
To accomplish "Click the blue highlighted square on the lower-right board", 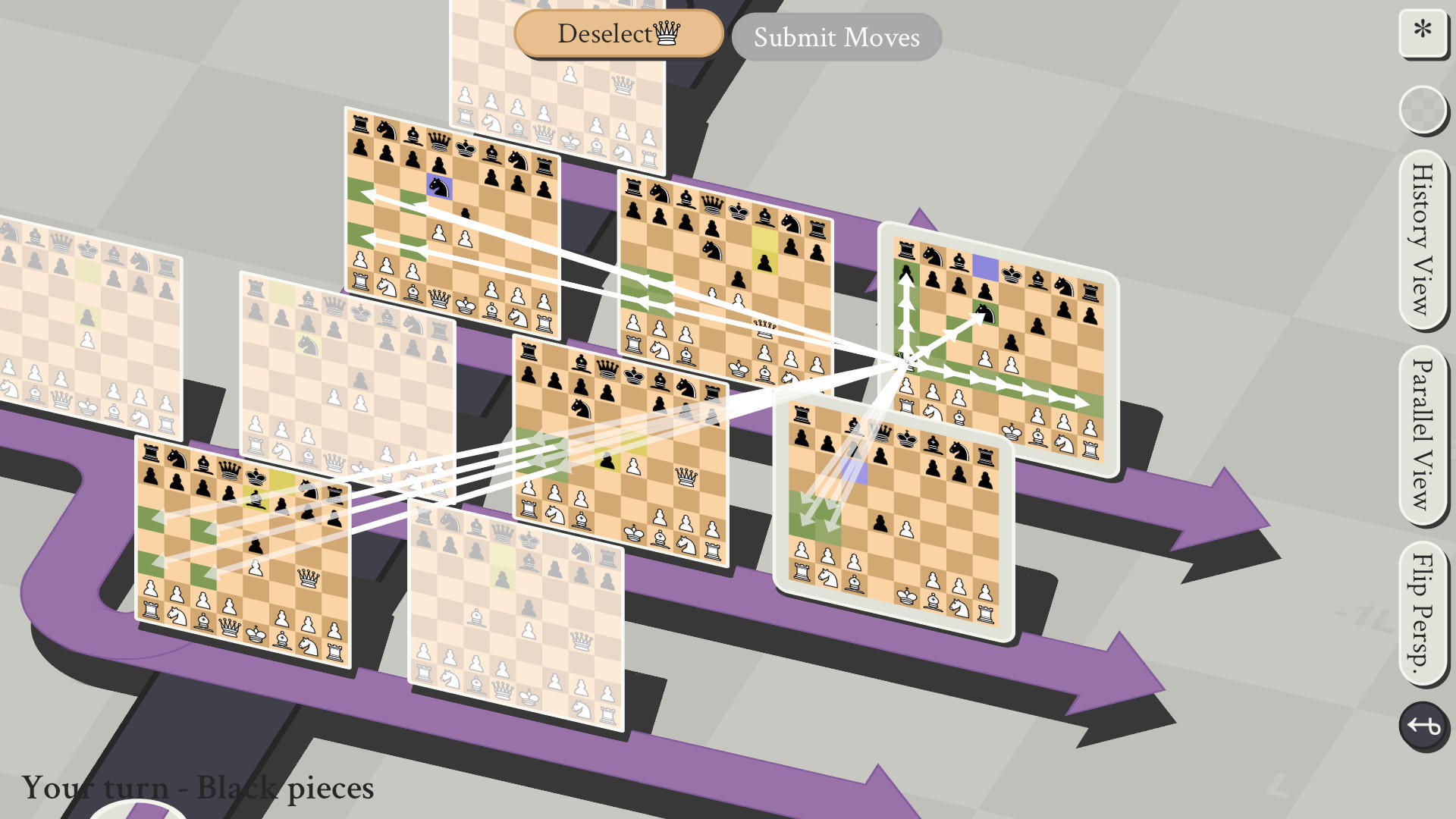I will (855, 471).
